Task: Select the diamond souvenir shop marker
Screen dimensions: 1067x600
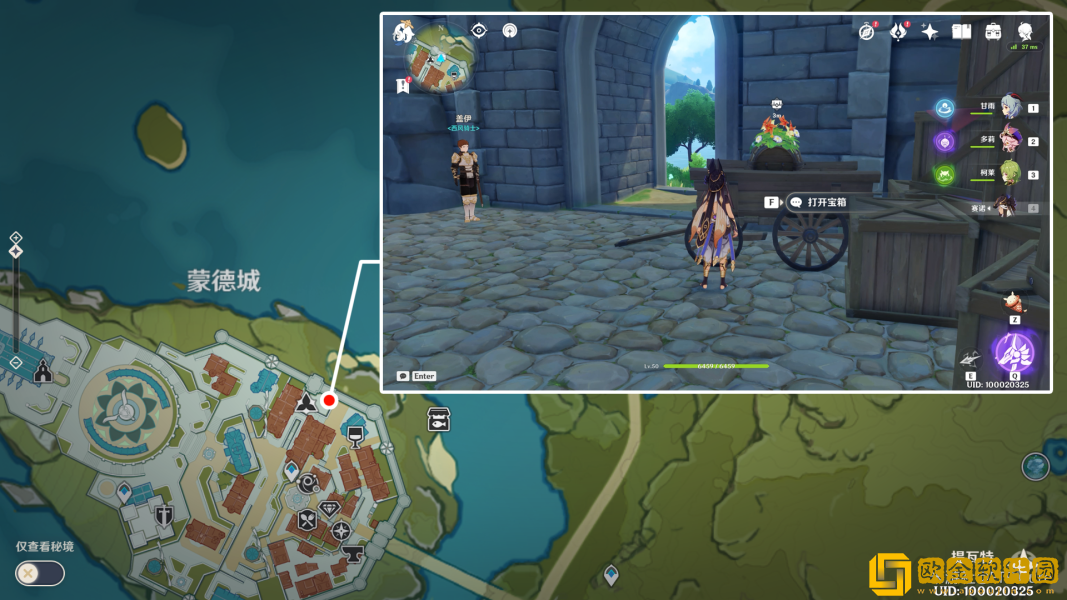Action: coord(330,508)
